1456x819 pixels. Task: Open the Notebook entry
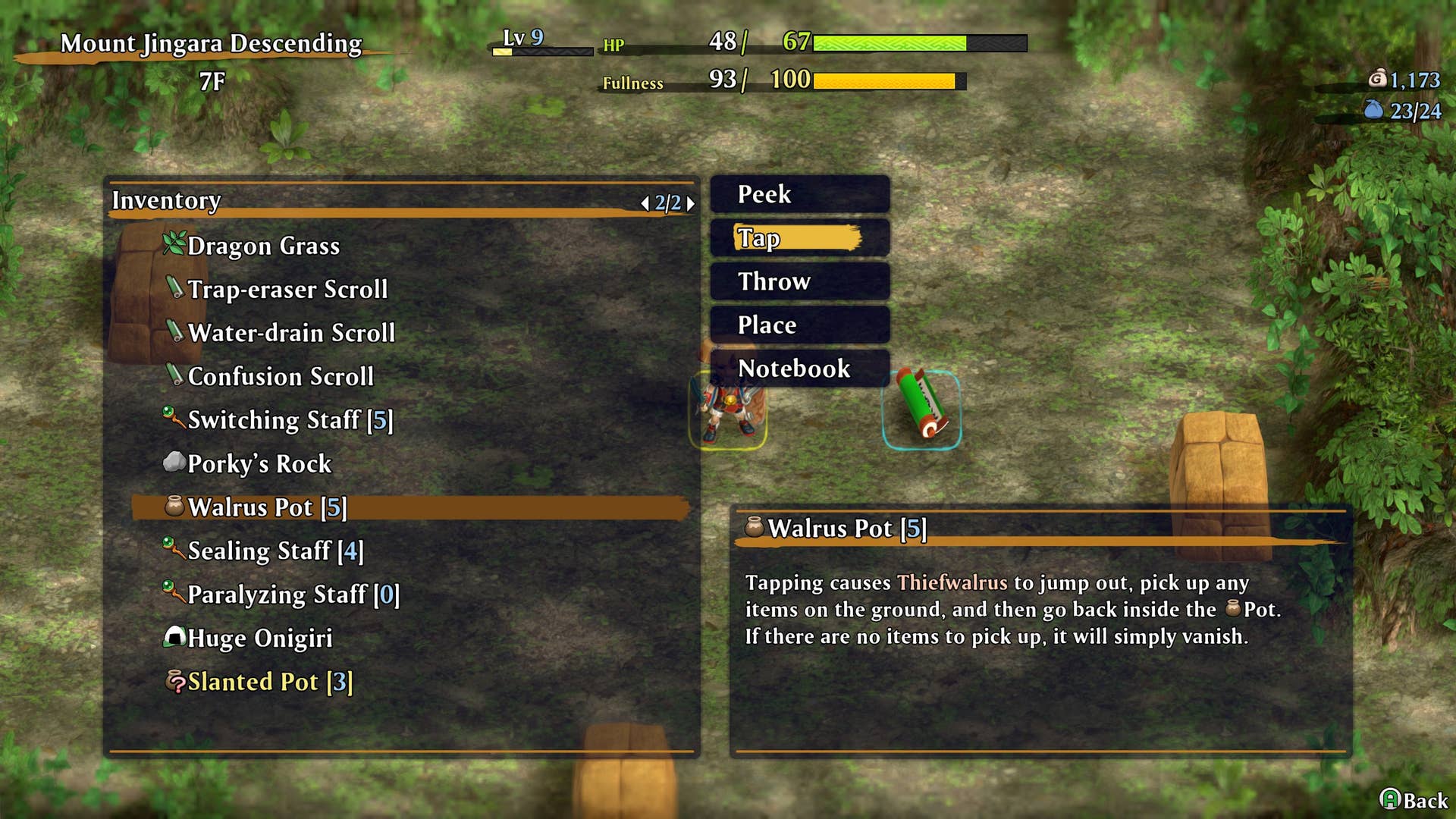tap(799, 369)
